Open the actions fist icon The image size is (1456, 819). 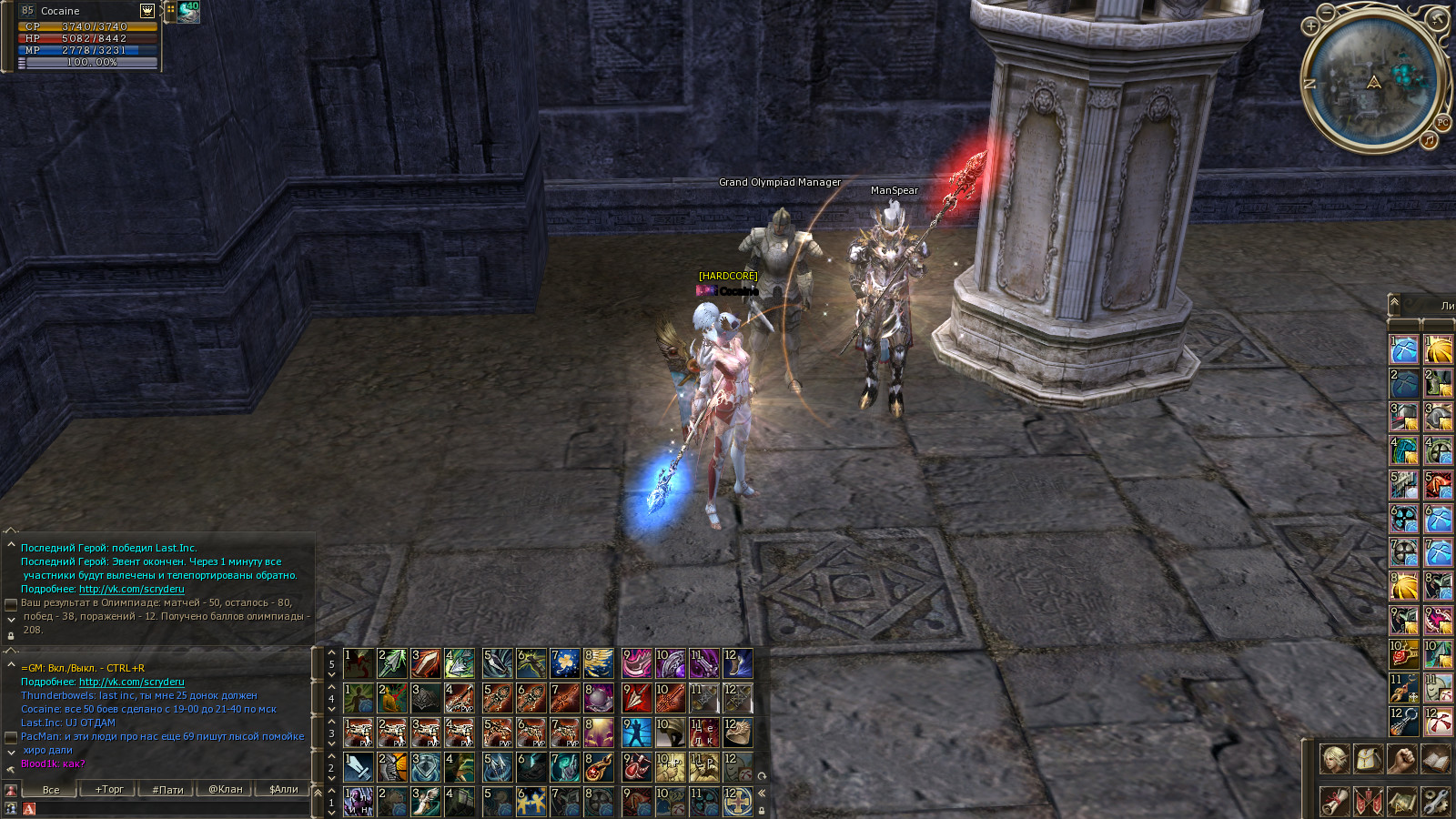(1401, 759)
